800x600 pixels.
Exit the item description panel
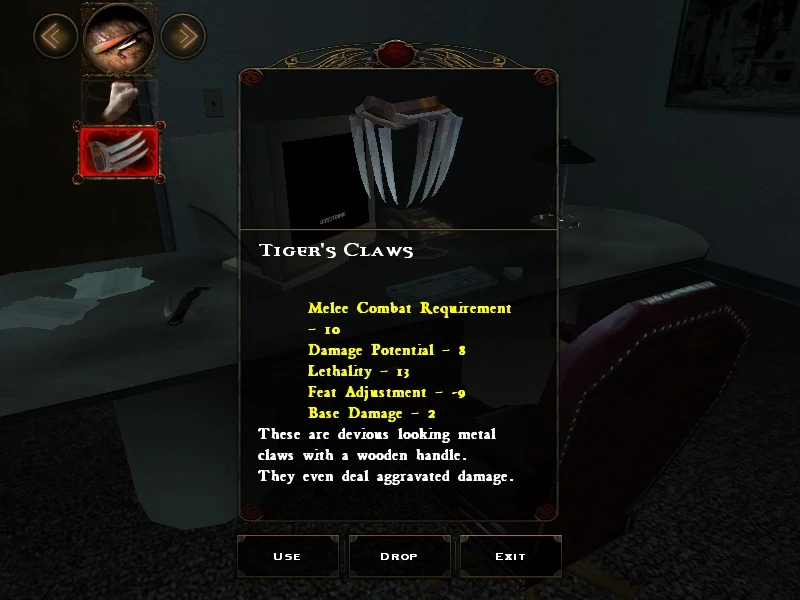click(510, 556)
